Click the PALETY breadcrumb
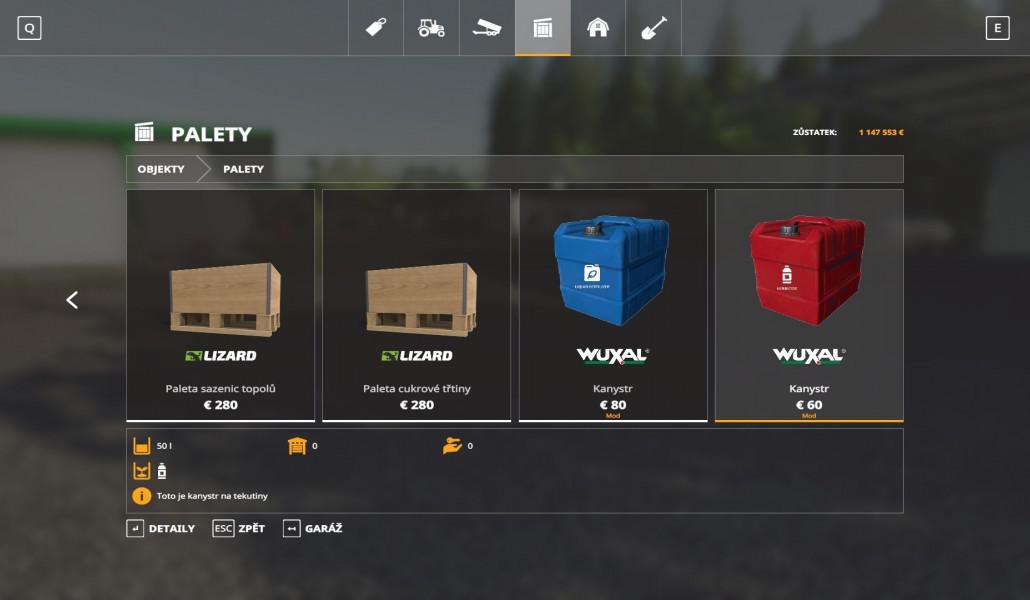The width and height of the screenshot is (1030, 600). tap(243, 169)
